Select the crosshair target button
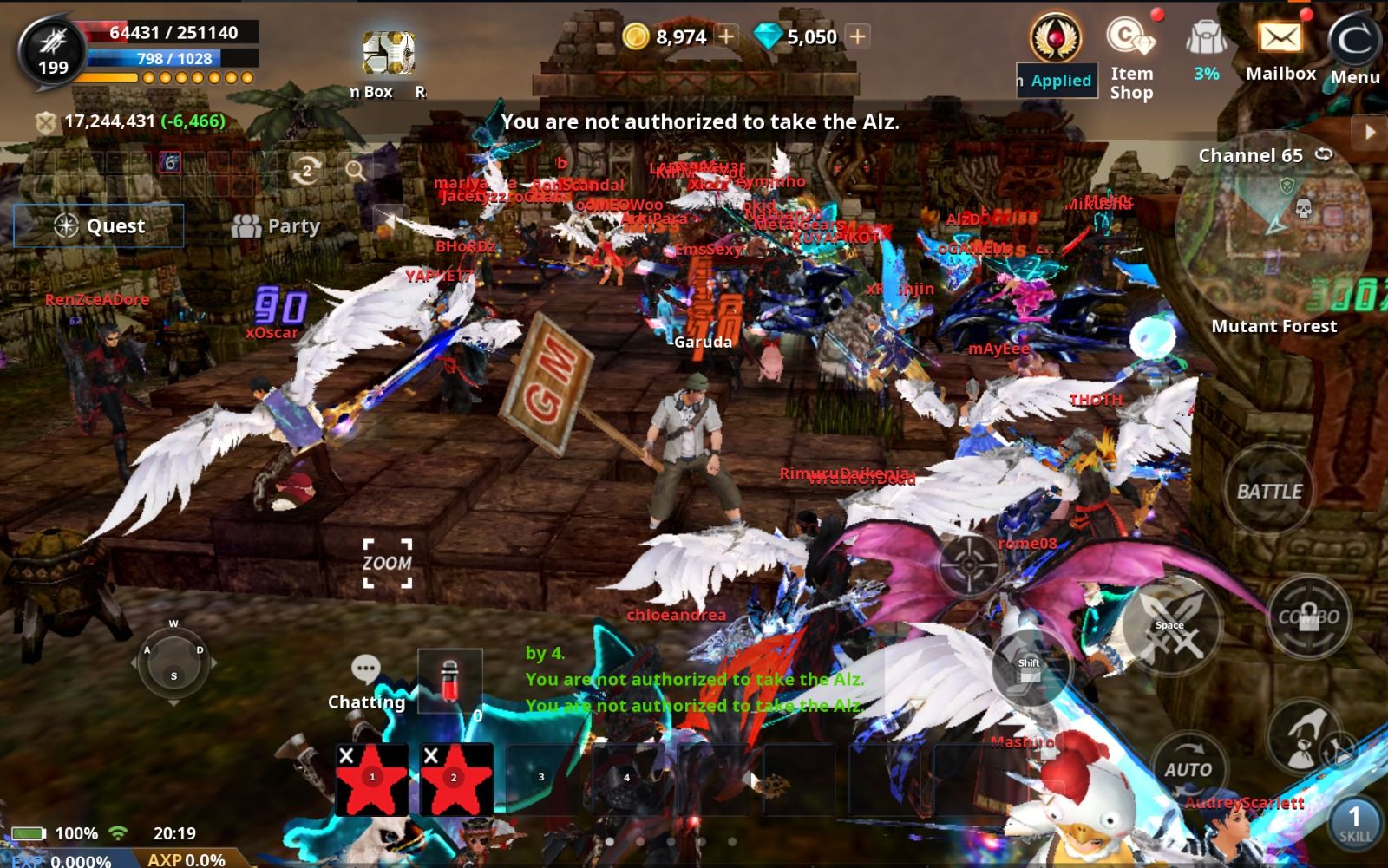 click(968, 564)
